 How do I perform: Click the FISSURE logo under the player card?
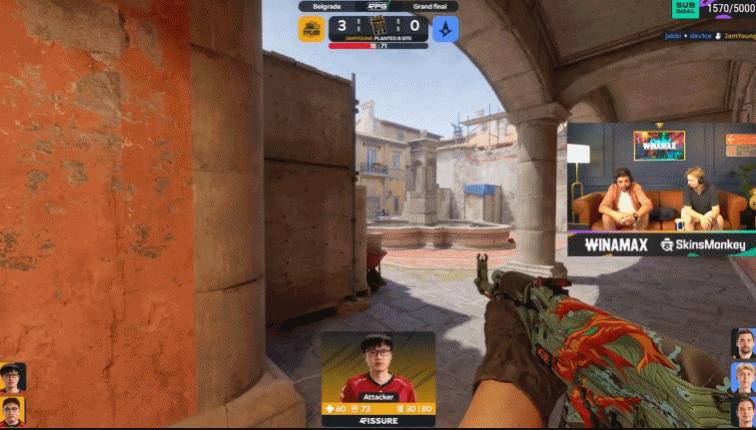(378, 421)
